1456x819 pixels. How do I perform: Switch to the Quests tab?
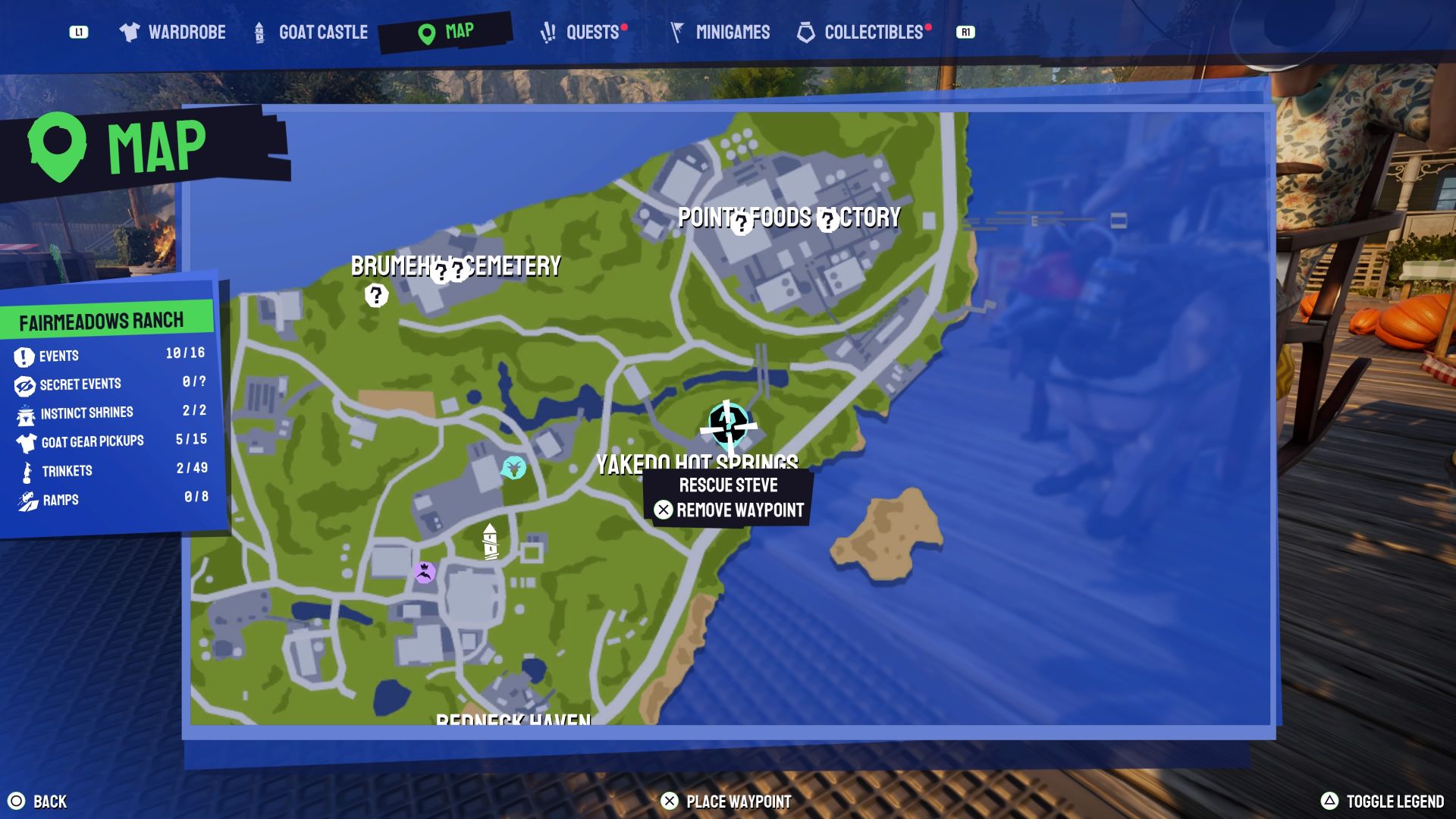[582, 32]
